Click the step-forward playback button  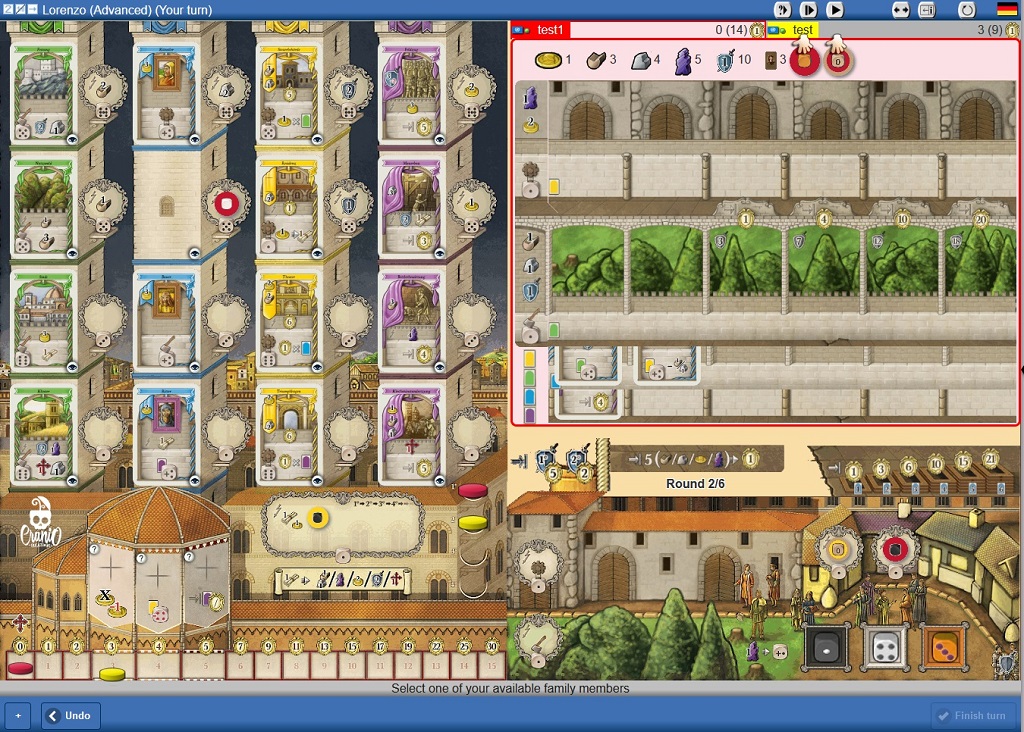point(808,9)
